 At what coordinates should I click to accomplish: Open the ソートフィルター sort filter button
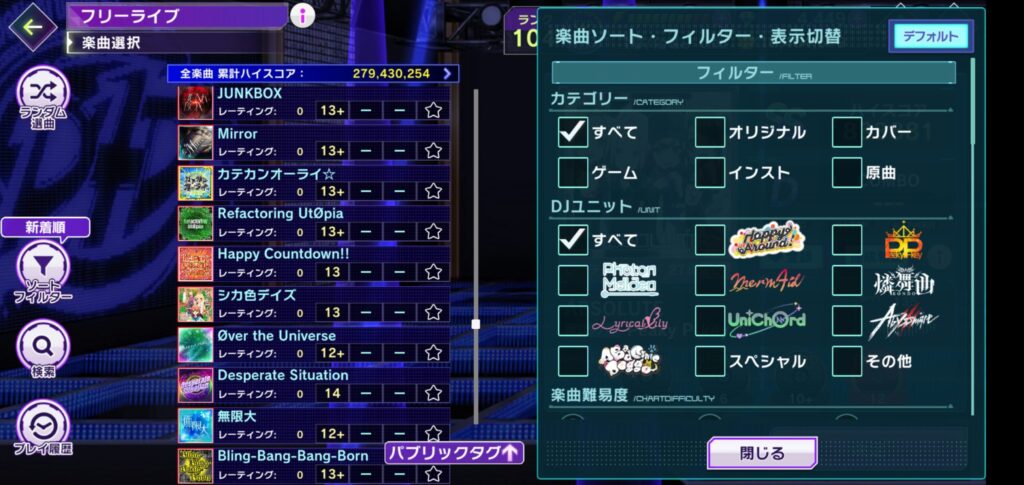pos(43,270)
